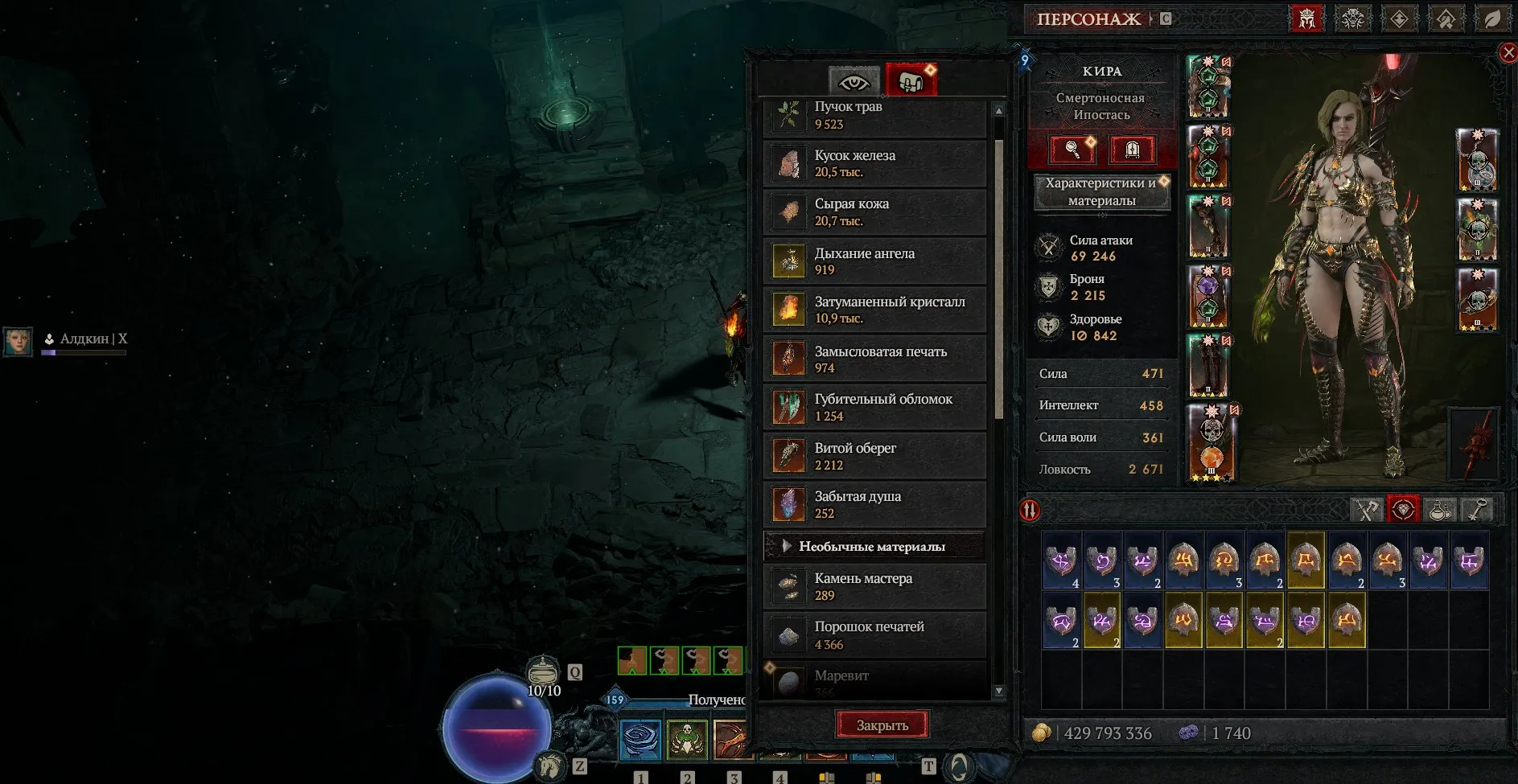Open the wardrobe icon next to inspect
Viewport: 1518px width, 784px height.
click(1133, 150)
